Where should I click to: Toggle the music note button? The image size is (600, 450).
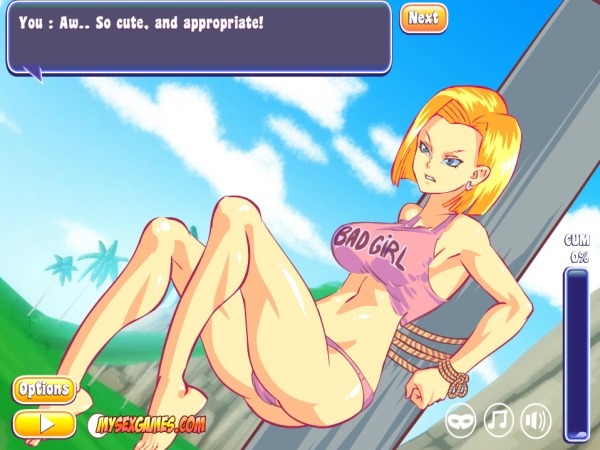point(499,419)
